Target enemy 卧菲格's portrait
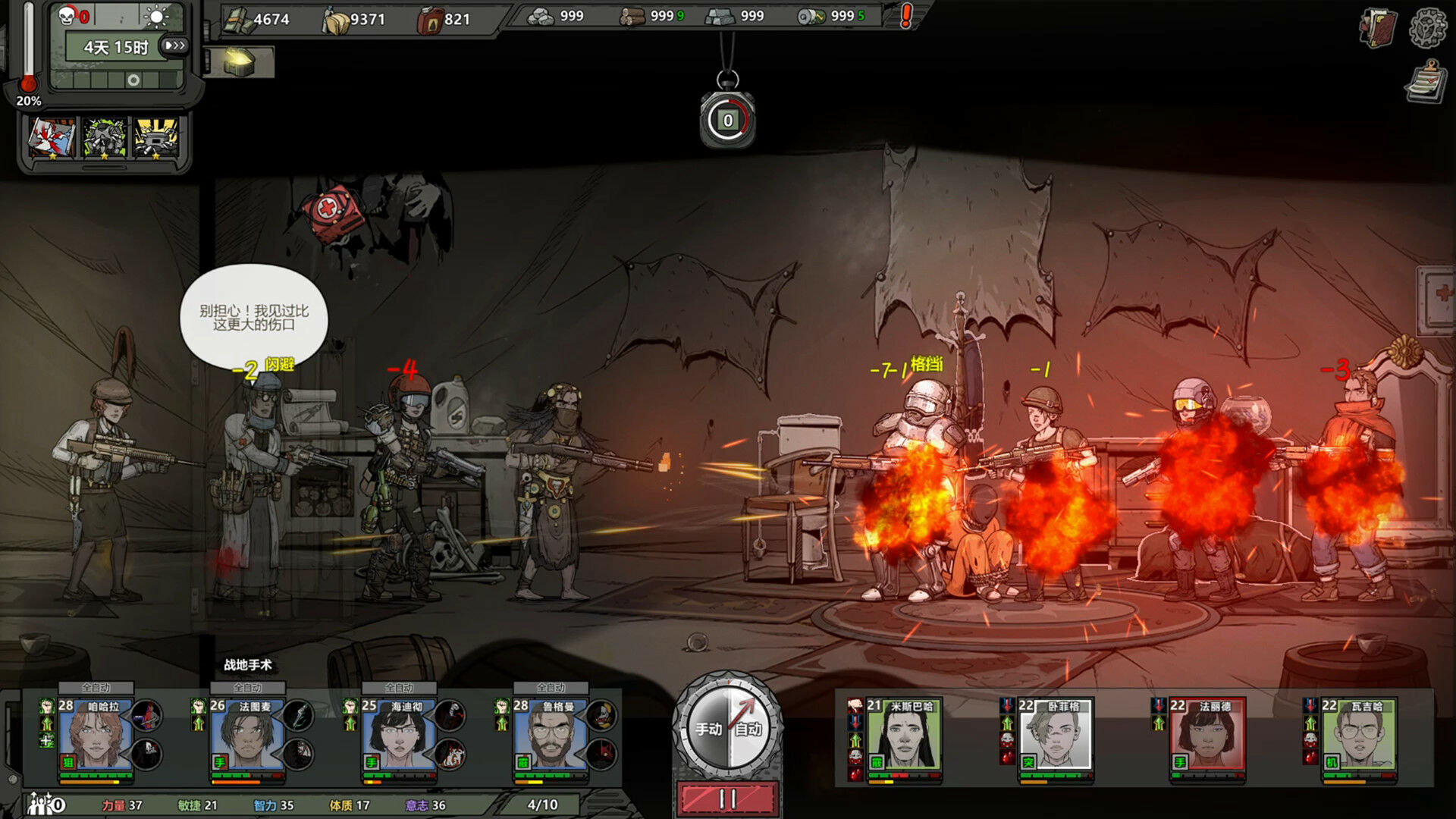Viewport: 1456px width, 819px height. [x=1056, y=737]
